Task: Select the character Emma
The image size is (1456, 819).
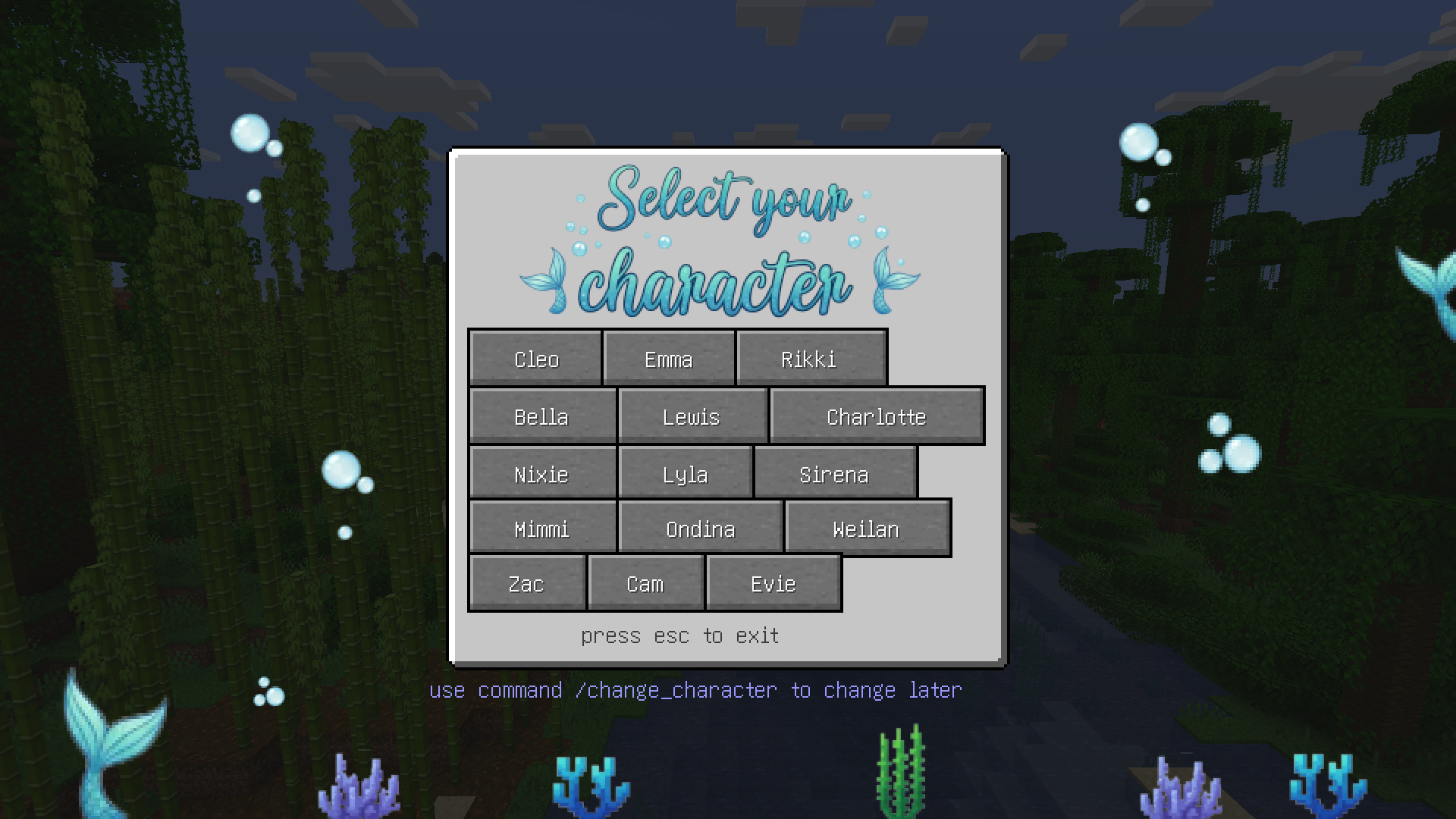Action: coord(668,359)
